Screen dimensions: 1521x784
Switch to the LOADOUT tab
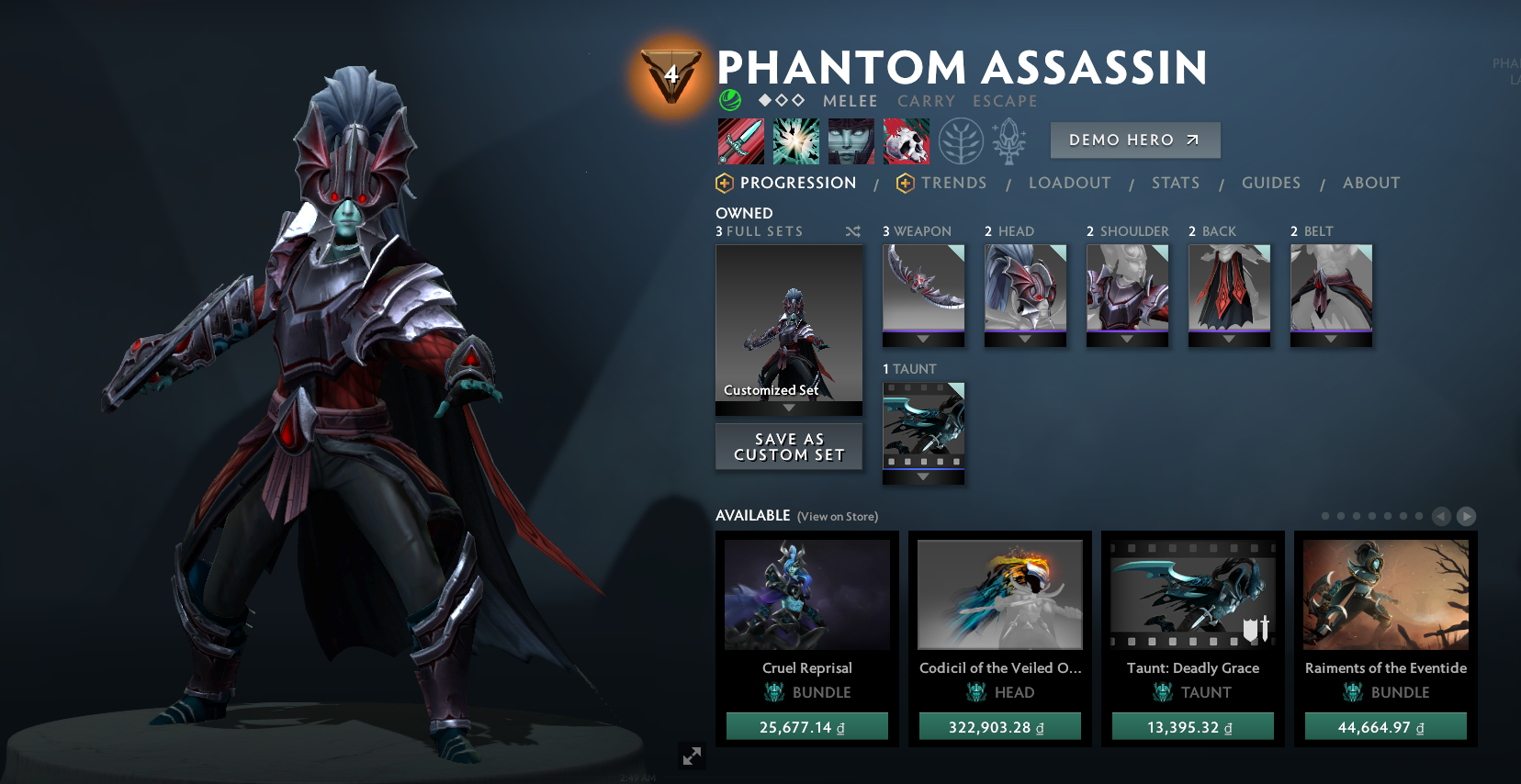tap(1069, 183)
